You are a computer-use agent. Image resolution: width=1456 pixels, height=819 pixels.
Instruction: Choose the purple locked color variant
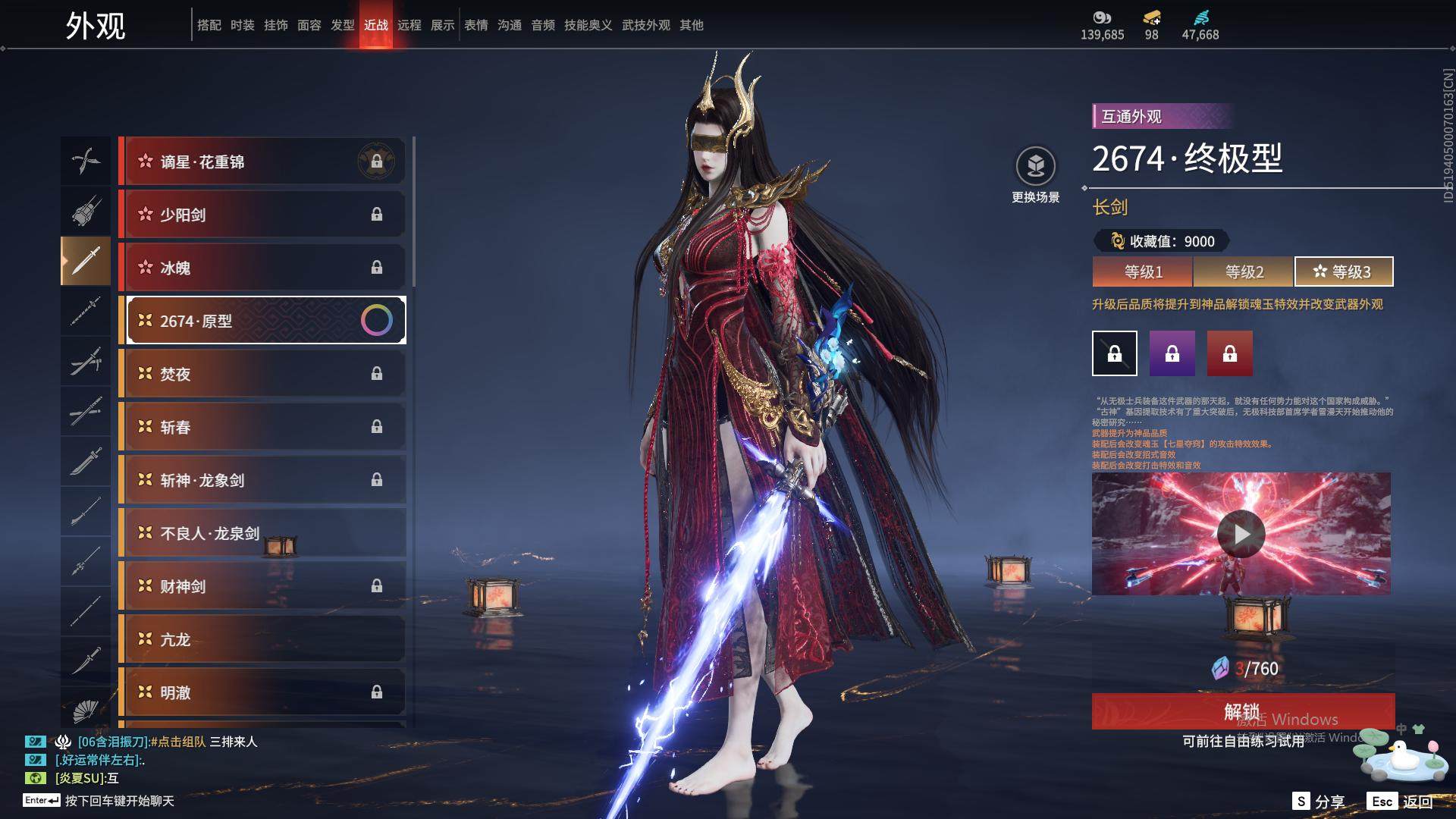click(x=1172, y=353)
